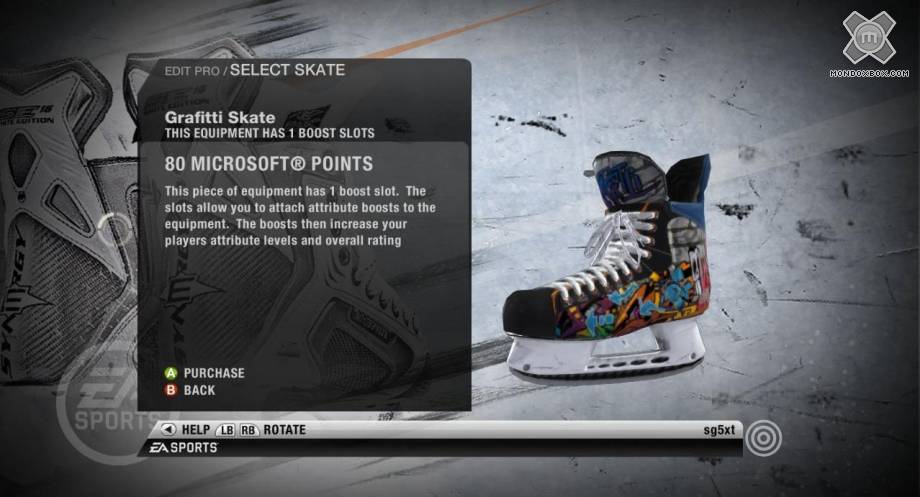Click the MondoXbox watermark logo
Viewport: 920px width, 497px height.
pos(868,40)
